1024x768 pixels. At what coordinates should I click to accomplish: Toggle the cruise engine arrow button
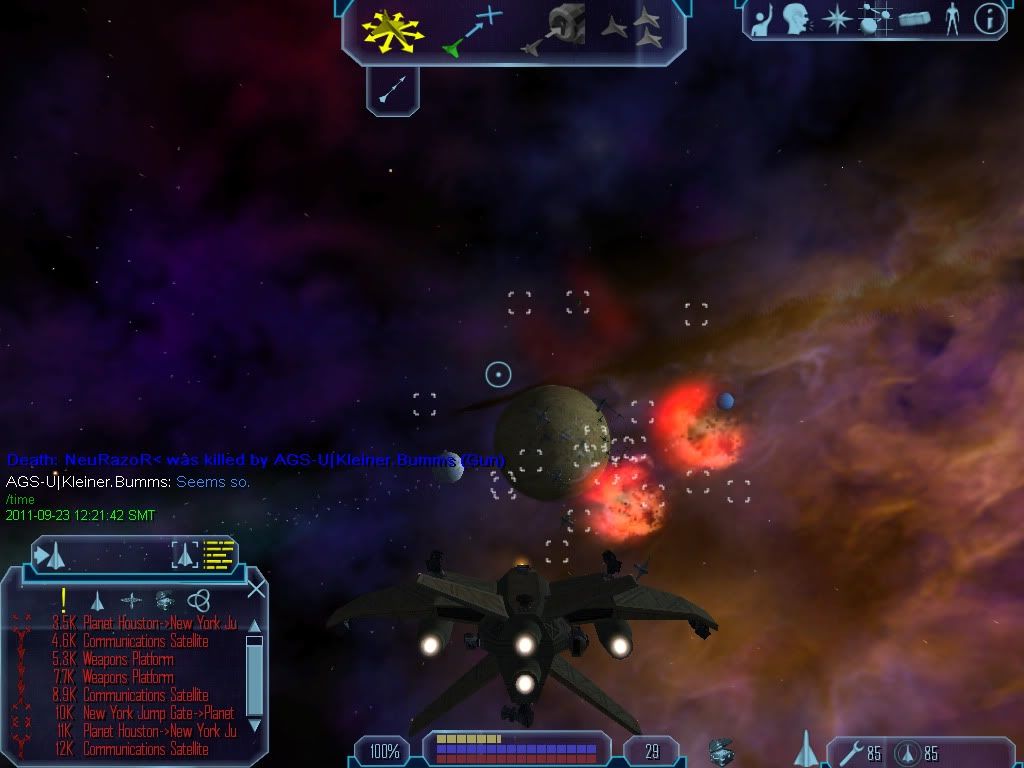point(392,91)
